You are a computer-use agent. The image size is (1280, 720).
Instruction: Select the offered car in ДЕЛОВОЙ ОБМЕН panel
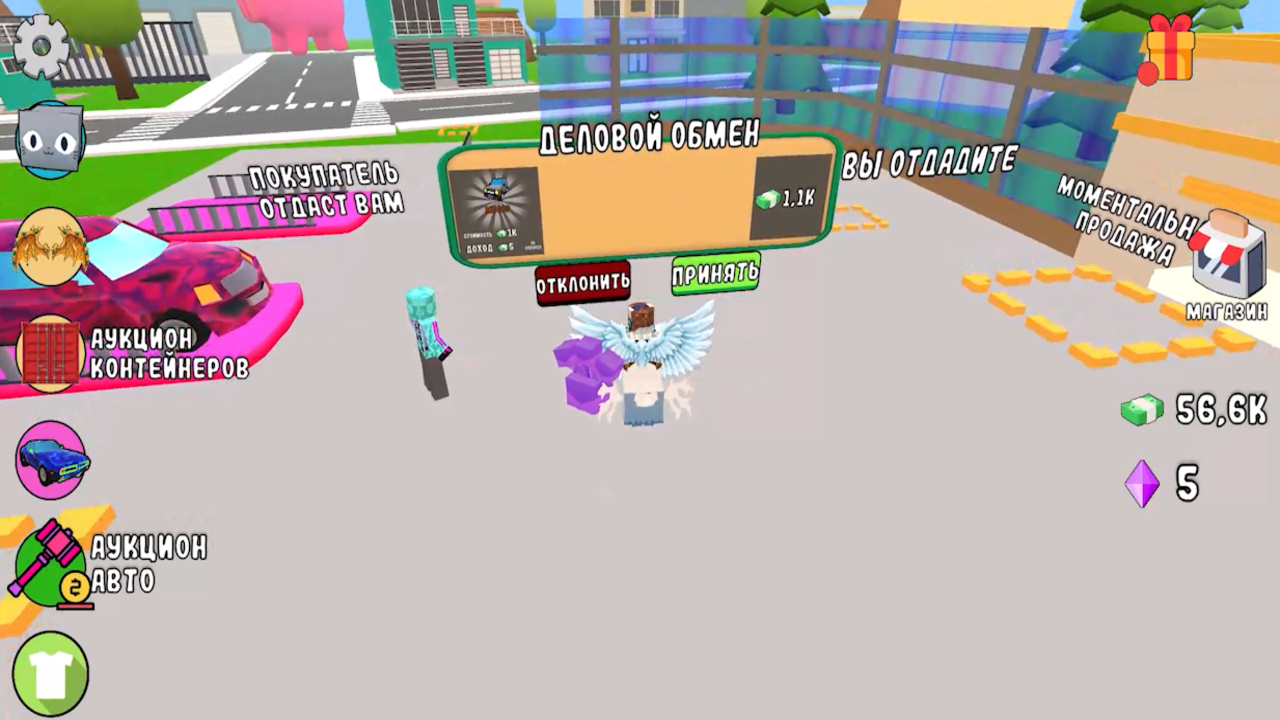[x=497, y=205]
